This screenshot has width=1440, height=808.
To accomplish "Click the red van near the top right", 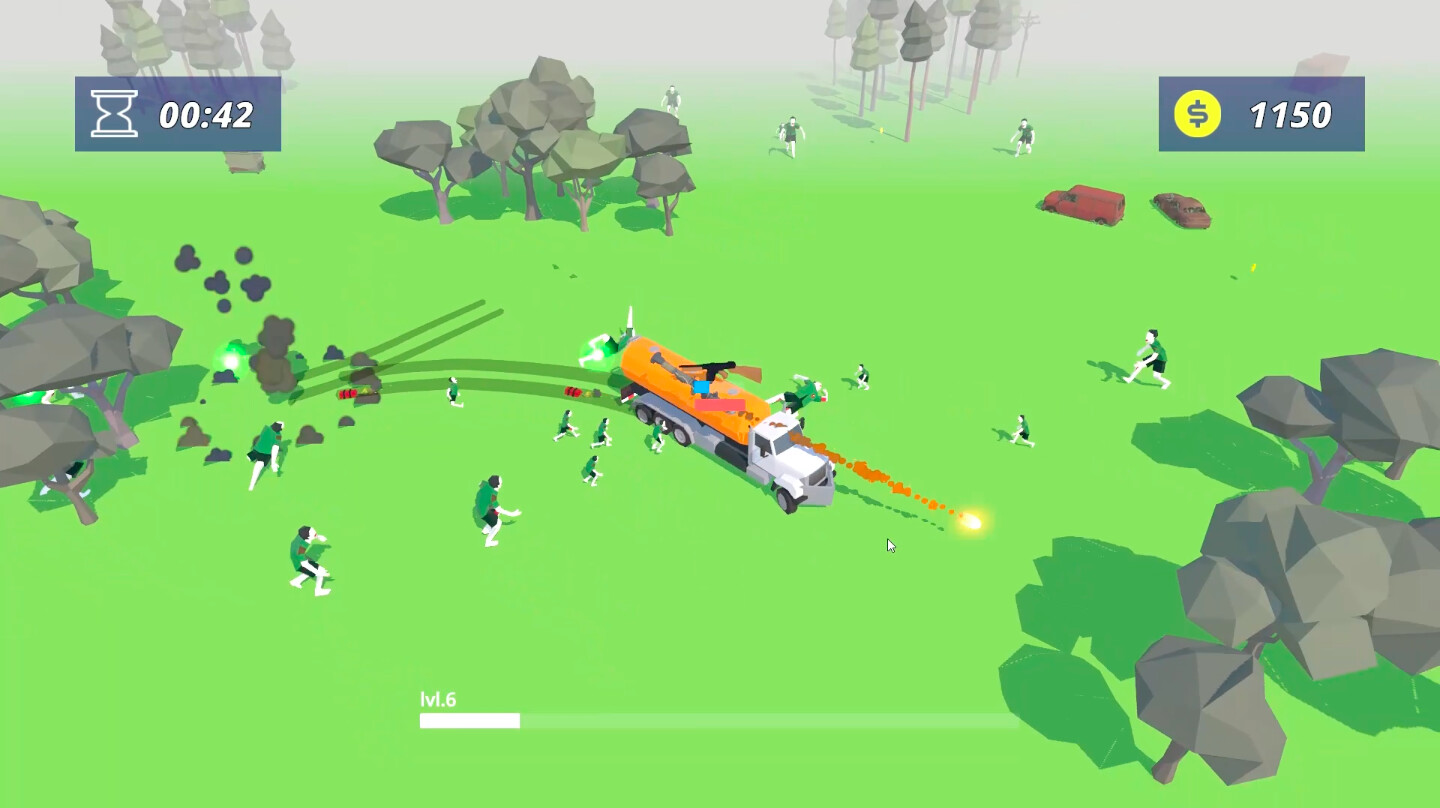I will tap(1084, 203).
